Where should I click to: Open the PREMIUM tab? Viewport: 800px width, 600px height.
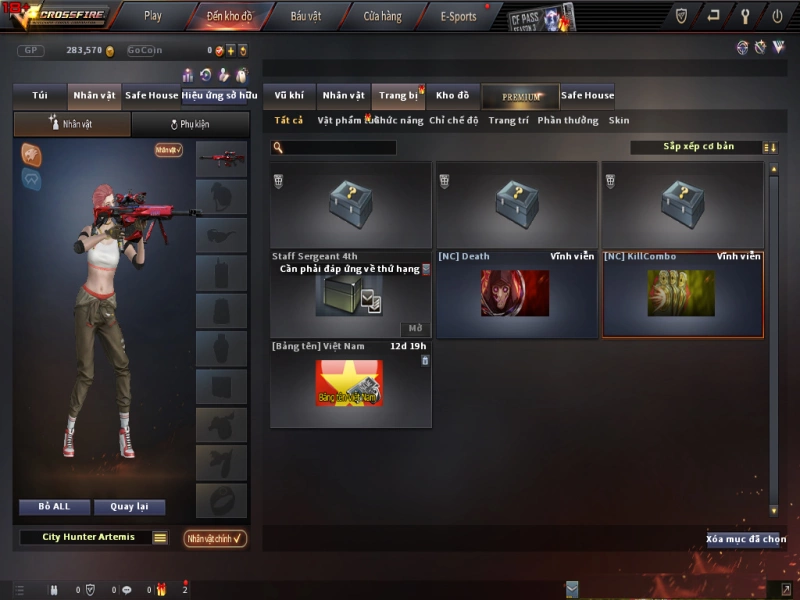520,96
